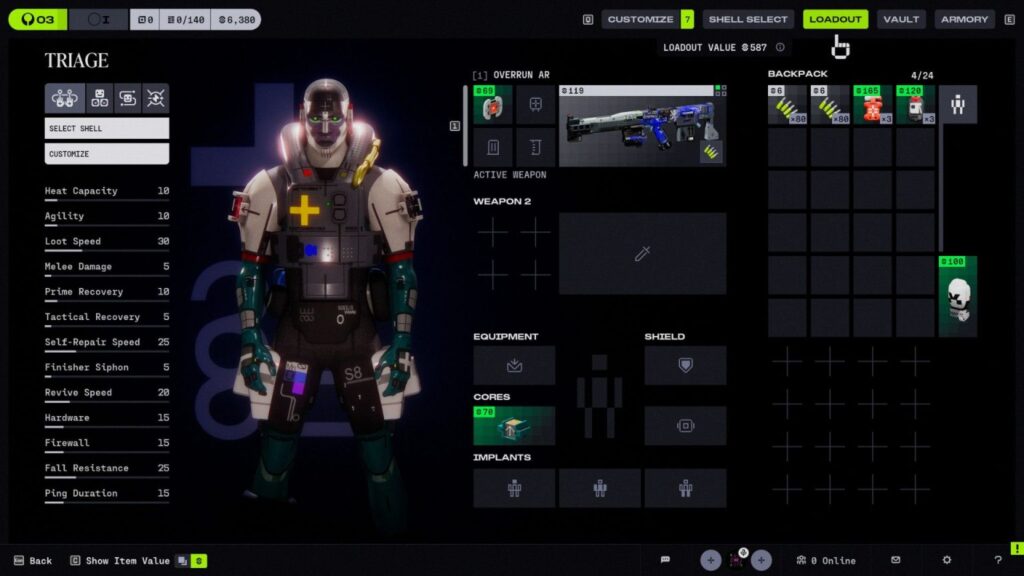Go to the Armory tab
1024x576 pixels.
pos(964,19)
